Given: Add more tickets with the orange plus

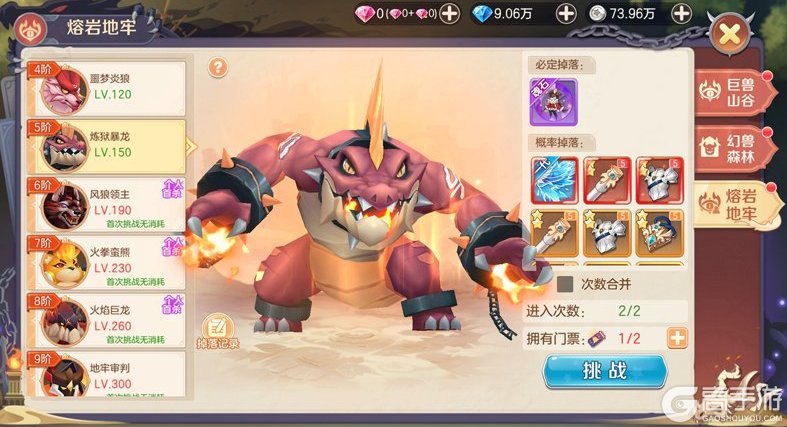Looking at the screenshot, I should [x=678, y=338].
